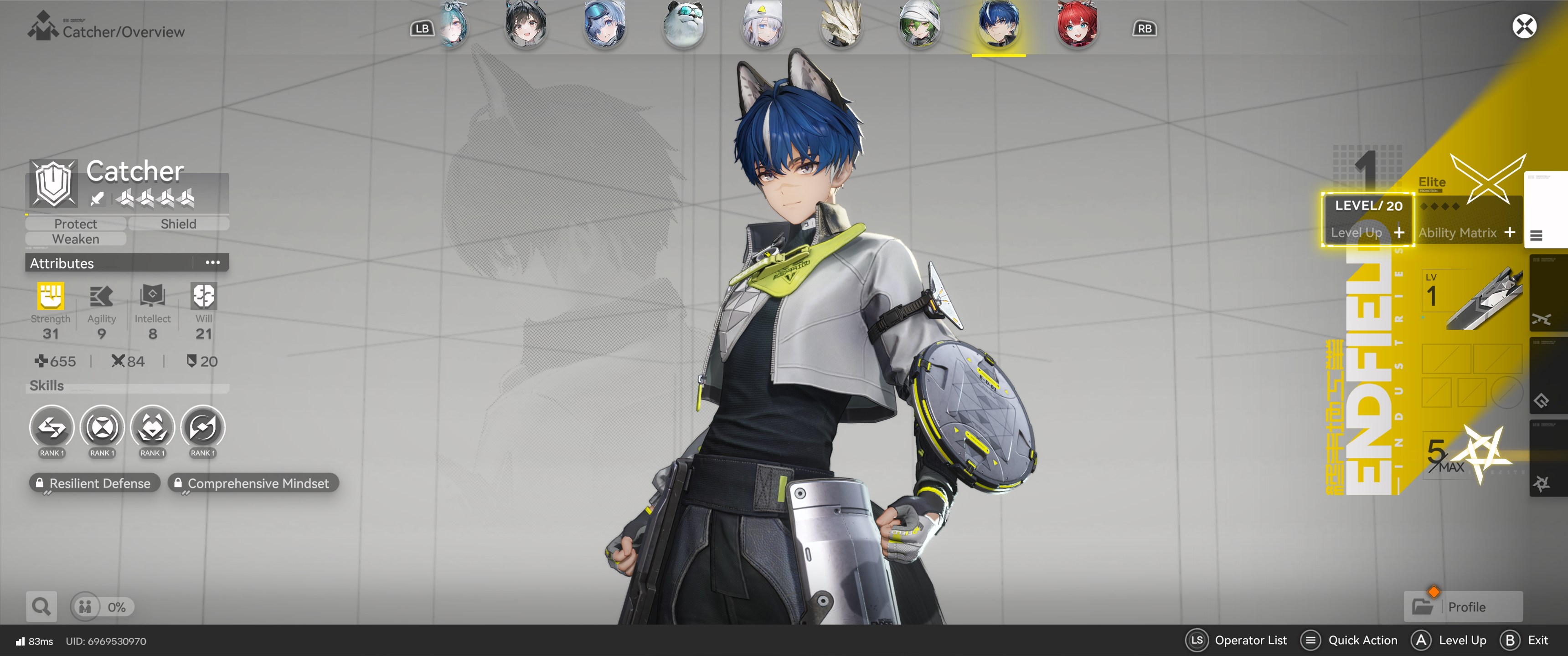Select the Strength attribute icon
The width and height of the screenshot is (1568, 656).
[x=51, y=297]
